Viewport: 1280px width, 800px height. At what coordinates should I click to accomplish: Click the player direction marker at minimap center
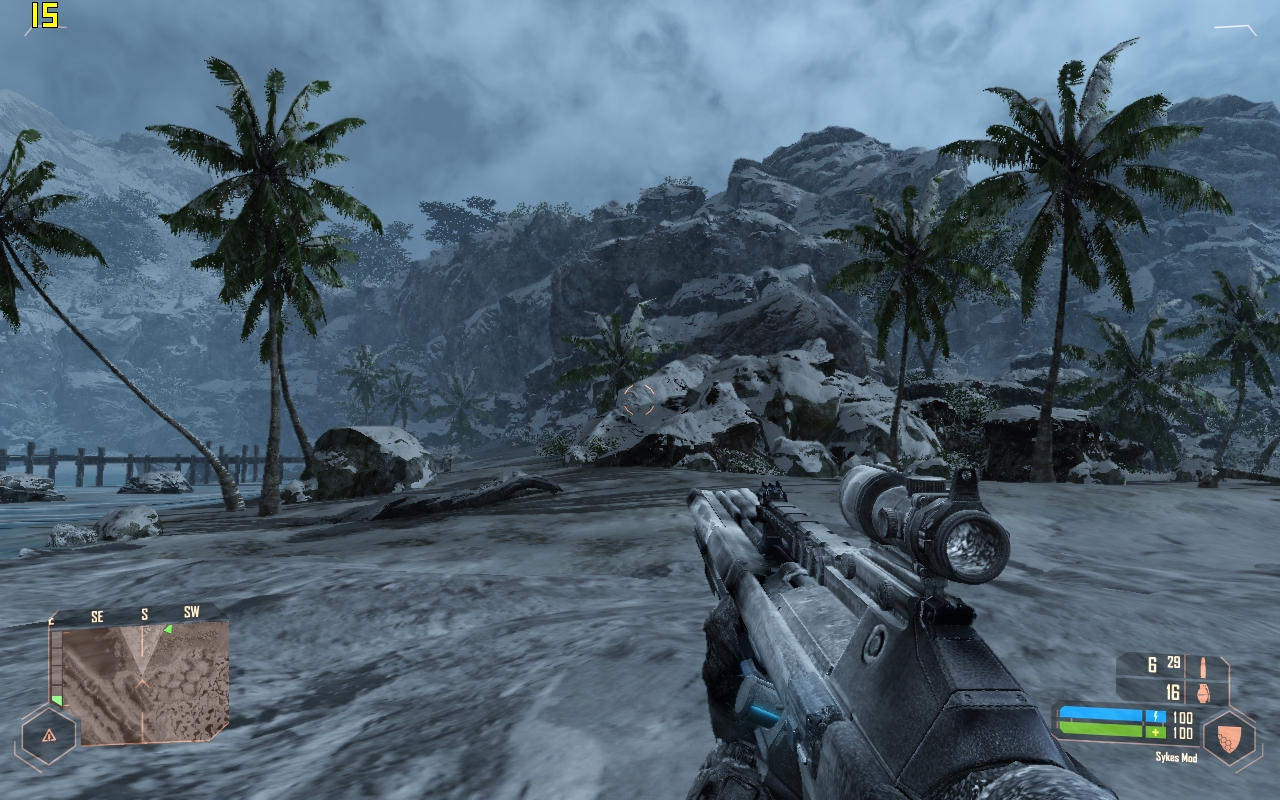click(142, 680)
